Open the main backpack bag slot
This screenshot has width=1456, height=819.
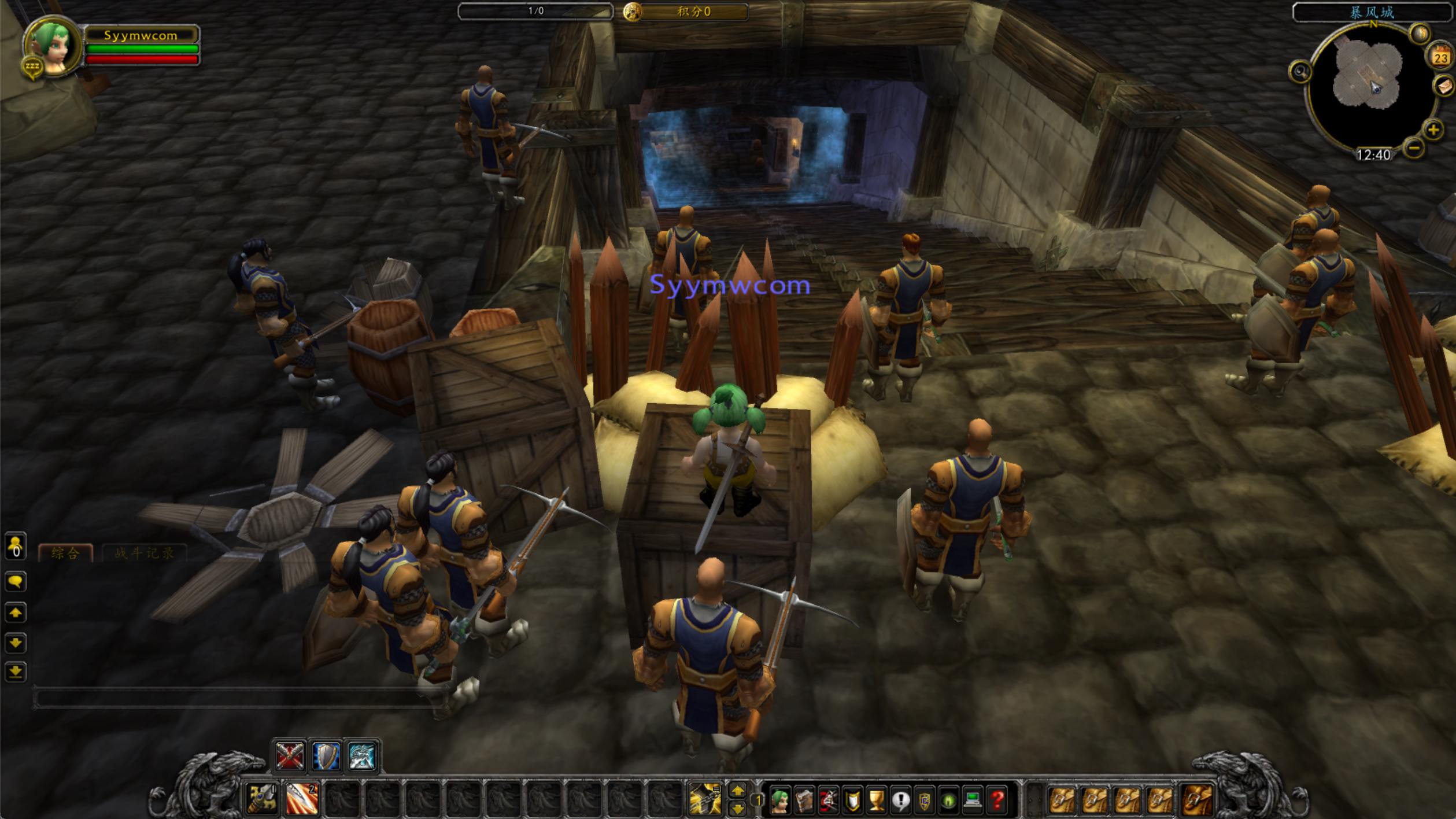point(1197,800)
